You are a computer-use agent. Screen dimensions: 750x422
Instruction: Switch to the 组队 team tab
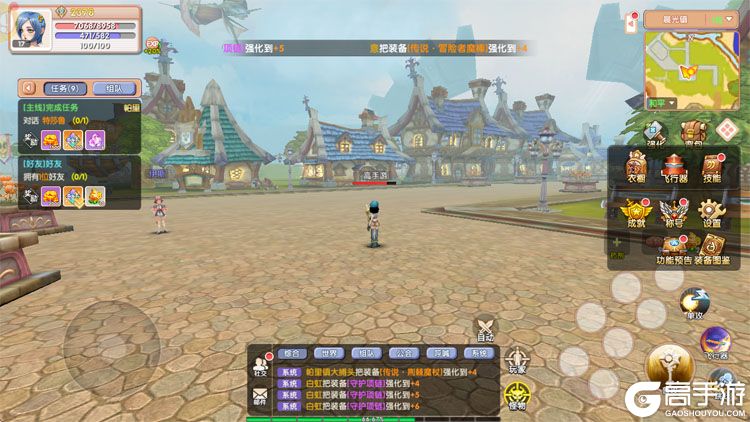click(x=113, y=88)
